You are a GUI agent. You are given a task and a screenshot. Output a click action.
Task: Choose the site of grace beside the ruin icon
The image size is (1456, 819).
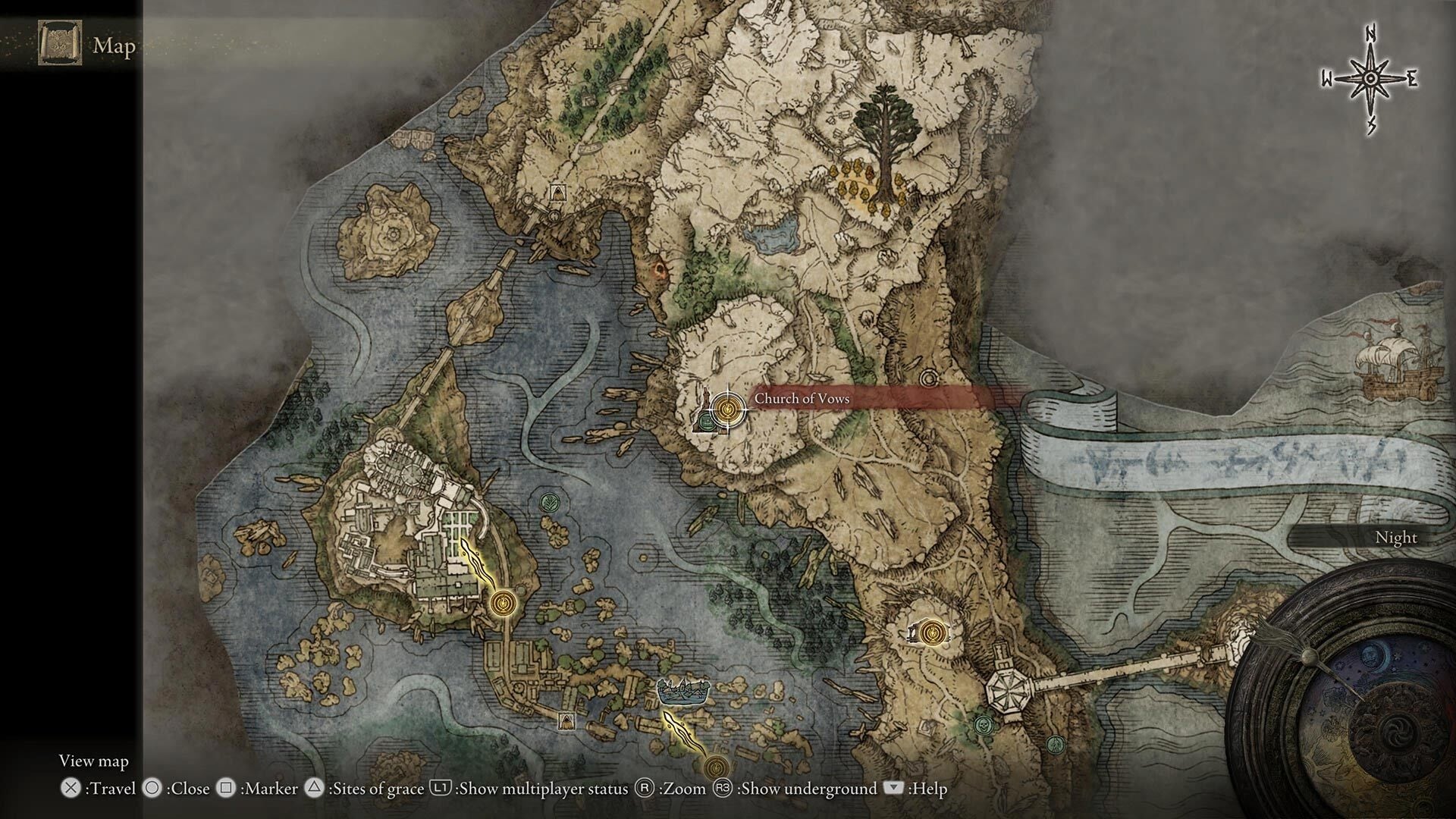pos(934,632)
